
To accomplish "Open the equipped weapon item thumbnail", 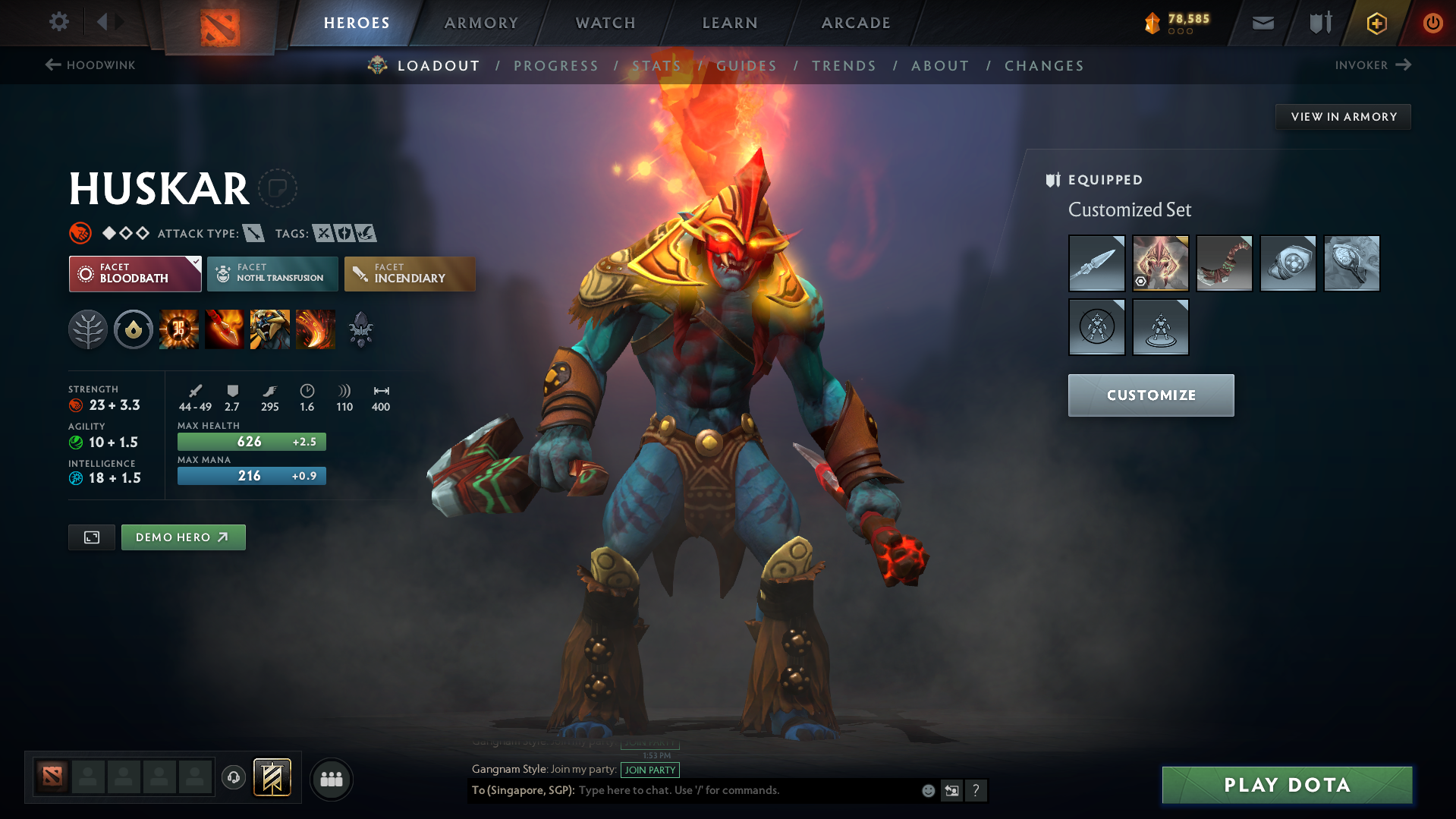I will [1096, 263].
